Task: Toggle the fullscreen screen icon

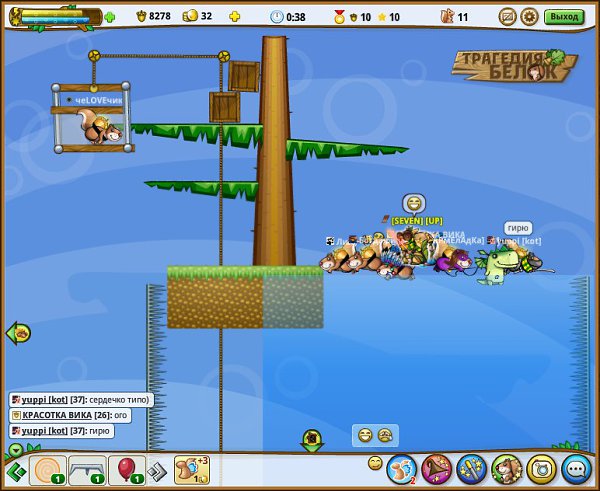Action: coord(507,16)
